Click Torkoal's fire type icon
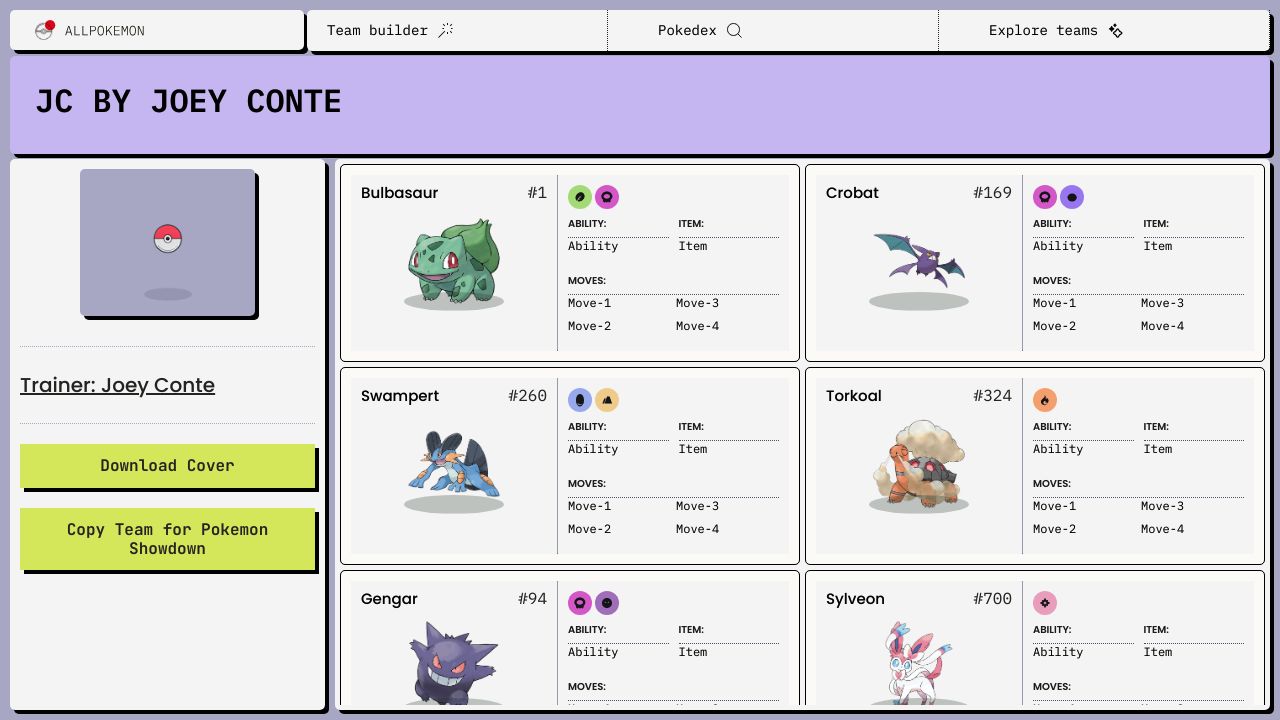This screenshot has height=720, width=1280. tap(1045, 400)
